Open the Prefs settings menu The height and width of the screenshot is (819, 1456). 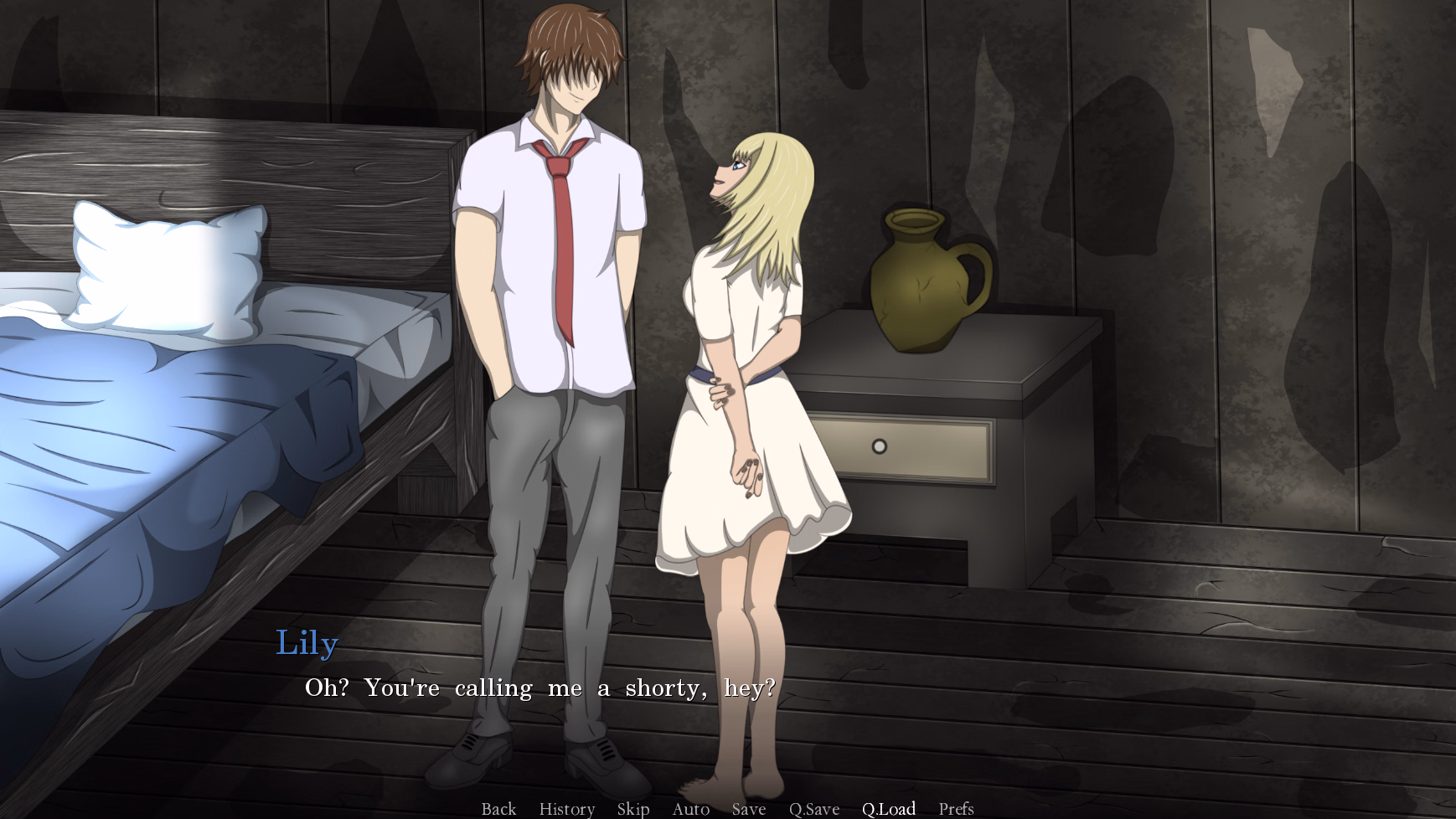click(956, 809)
